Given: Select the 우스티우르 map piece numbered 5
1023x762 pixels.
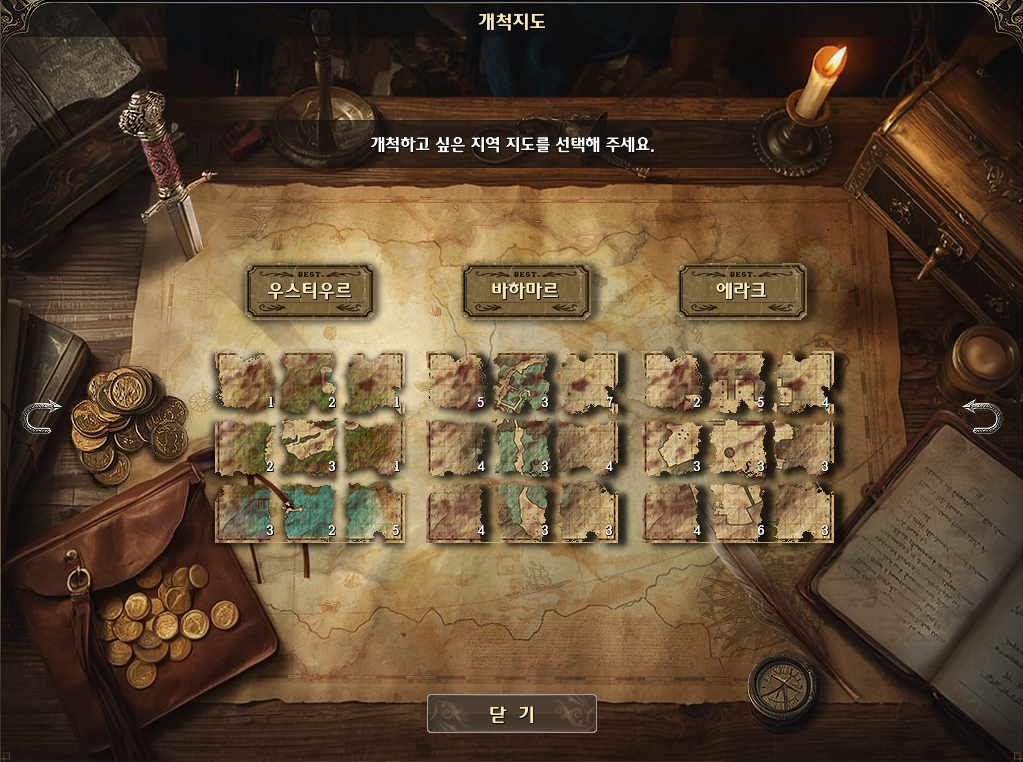Looking at the screenshot, I should point(375,511).
